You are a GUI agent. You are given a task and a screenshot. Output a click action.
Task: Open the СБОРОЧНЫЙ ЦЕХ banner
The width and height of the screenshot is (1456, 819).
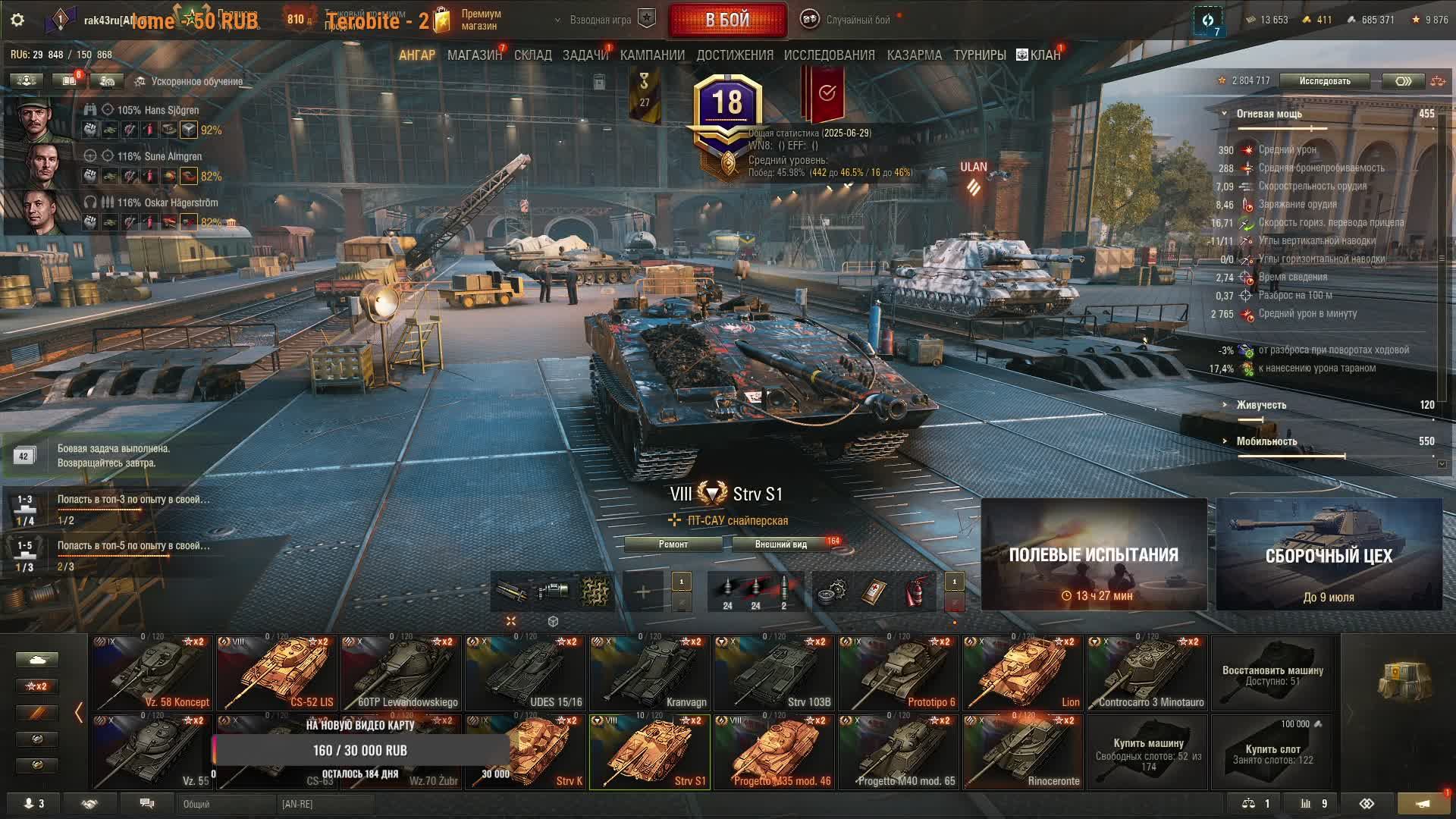pos(1329,554)
